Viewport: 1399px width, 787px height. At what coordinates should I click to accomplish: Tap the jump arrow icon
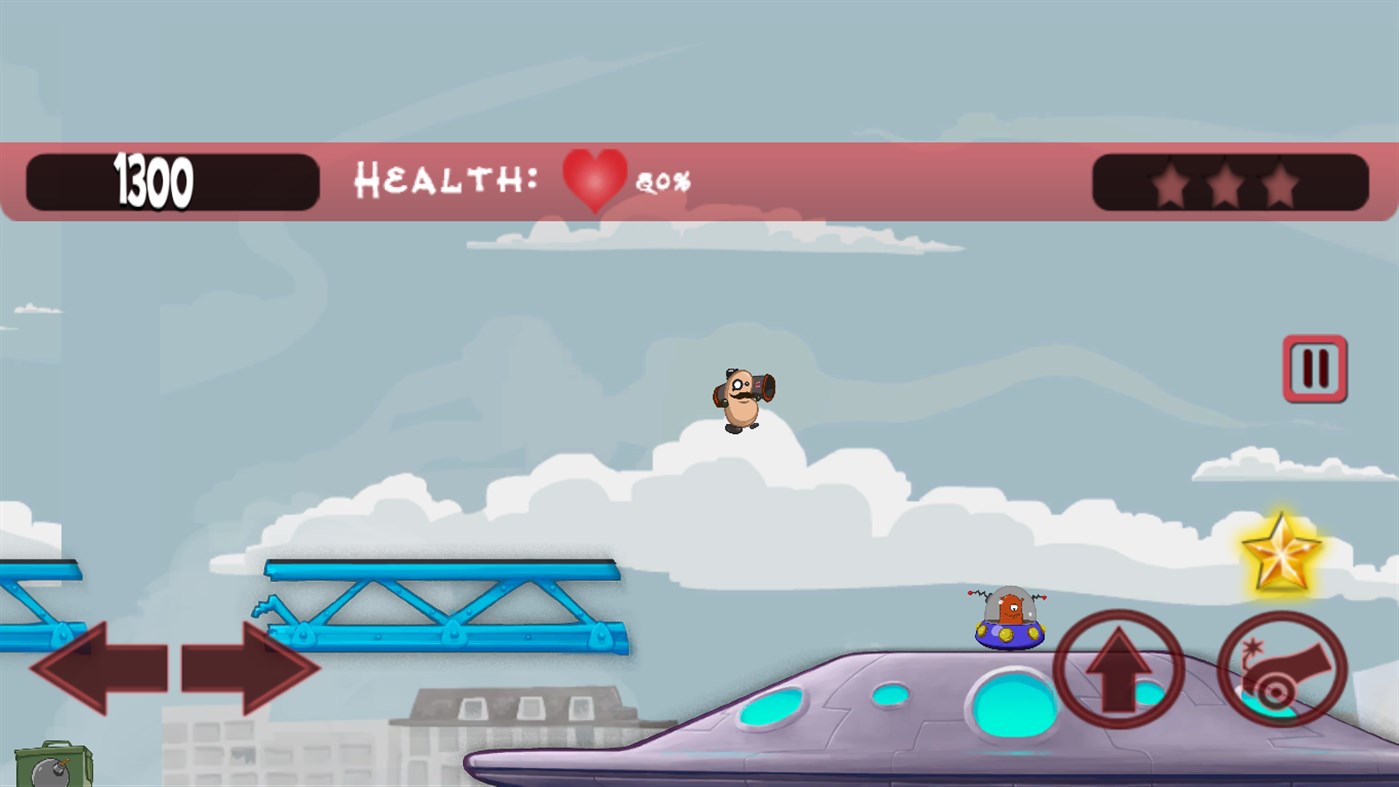1118,668
